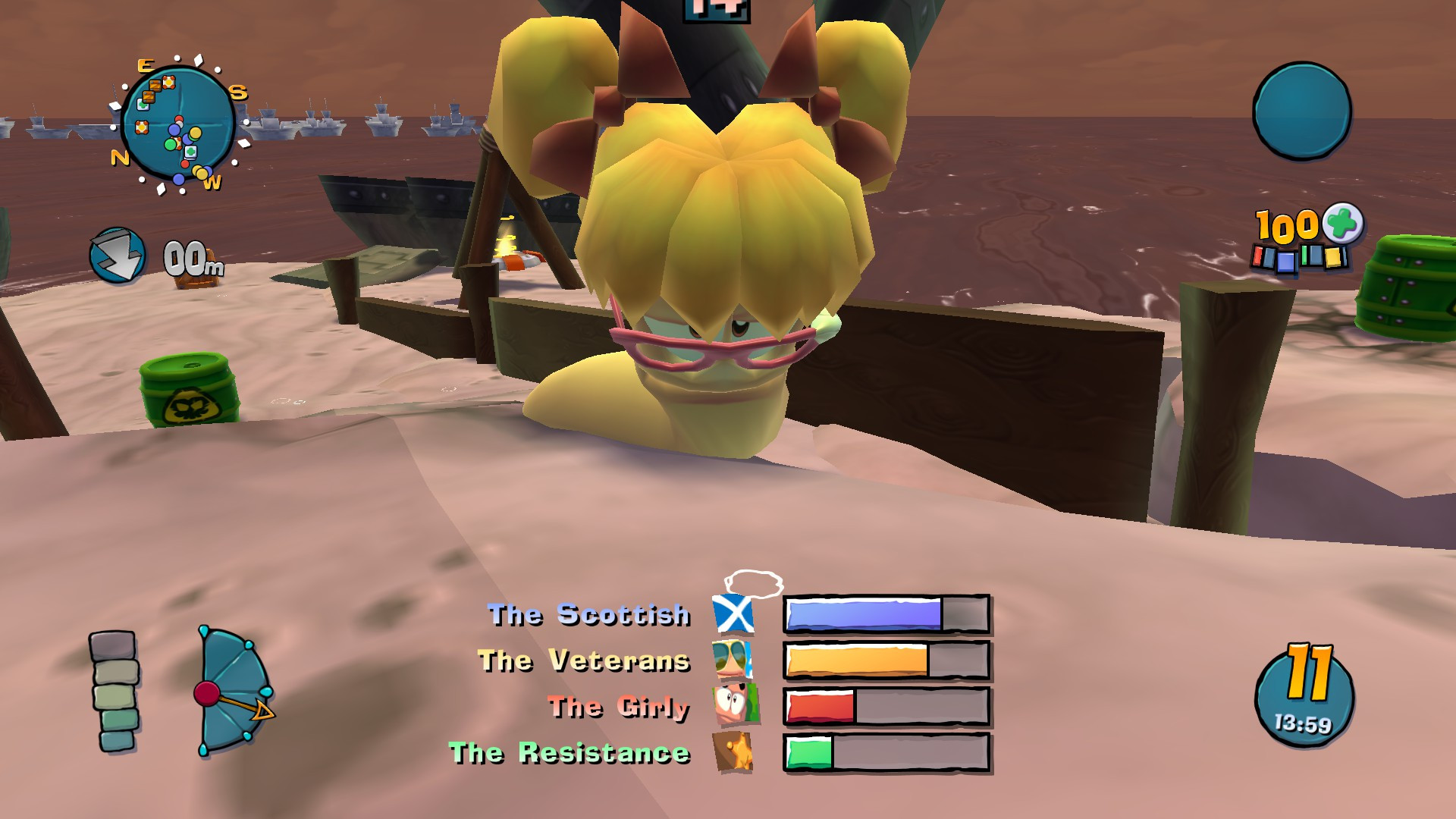Click The Veterans orange health bar
This screenshot has width=1456, height=819.
click(857, 661)
